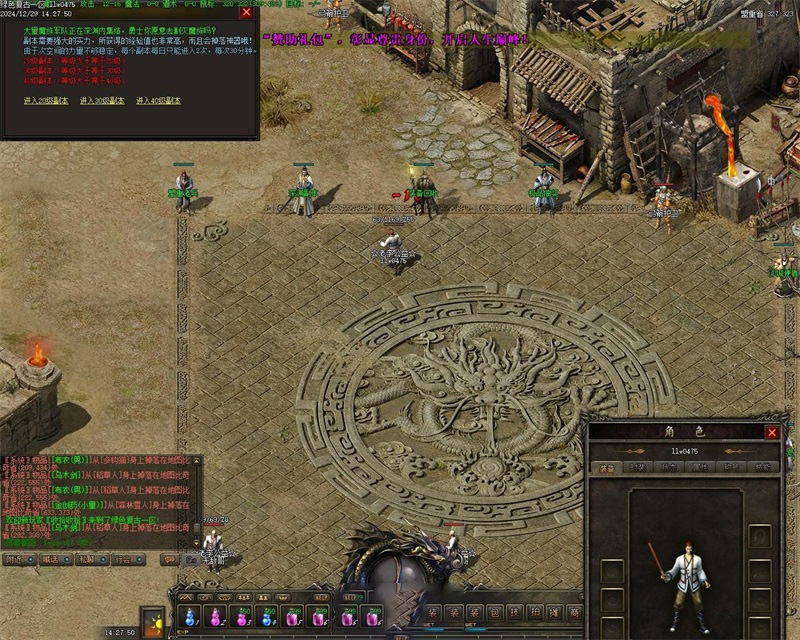Activate the 喊话 shout chat channel
The width and height of the screenshot is (800, 640).
click(50, 560)
